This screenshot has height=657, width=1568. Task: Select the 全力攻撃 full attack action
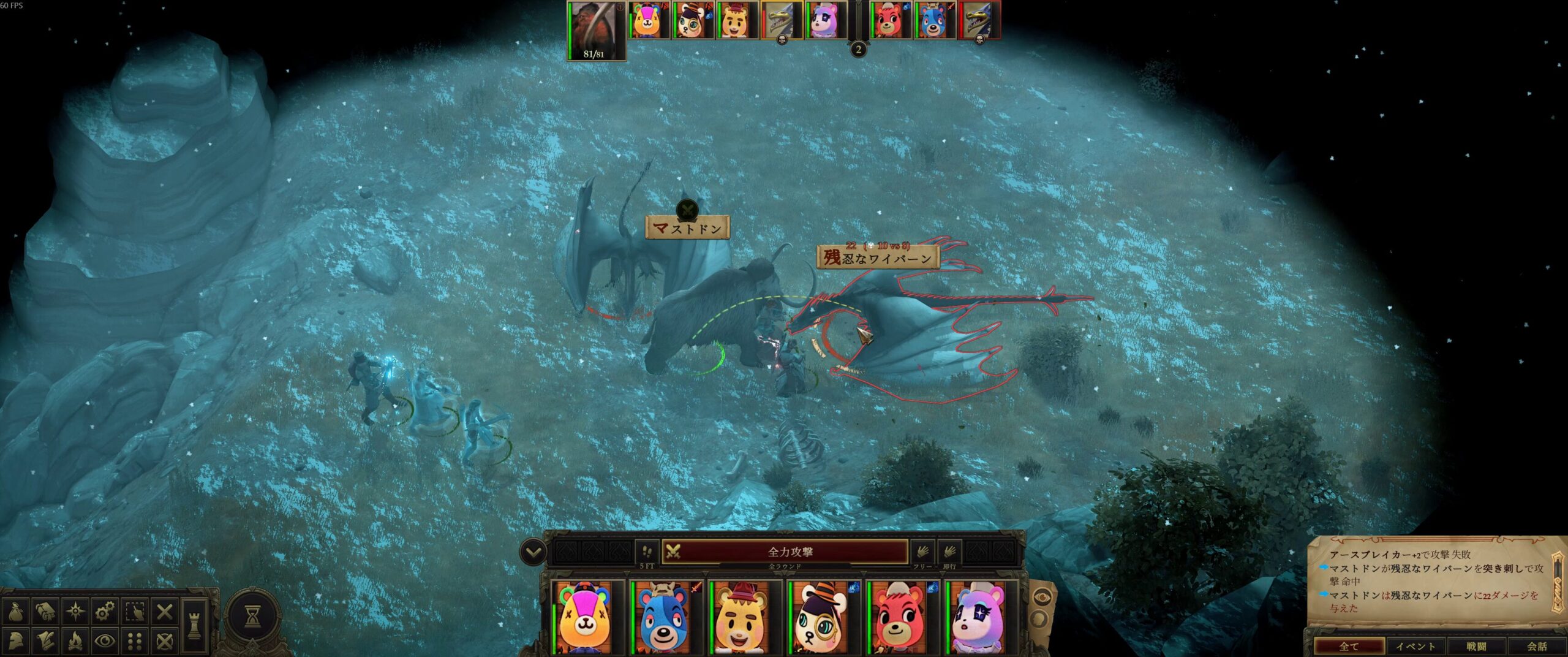point(790,552)
